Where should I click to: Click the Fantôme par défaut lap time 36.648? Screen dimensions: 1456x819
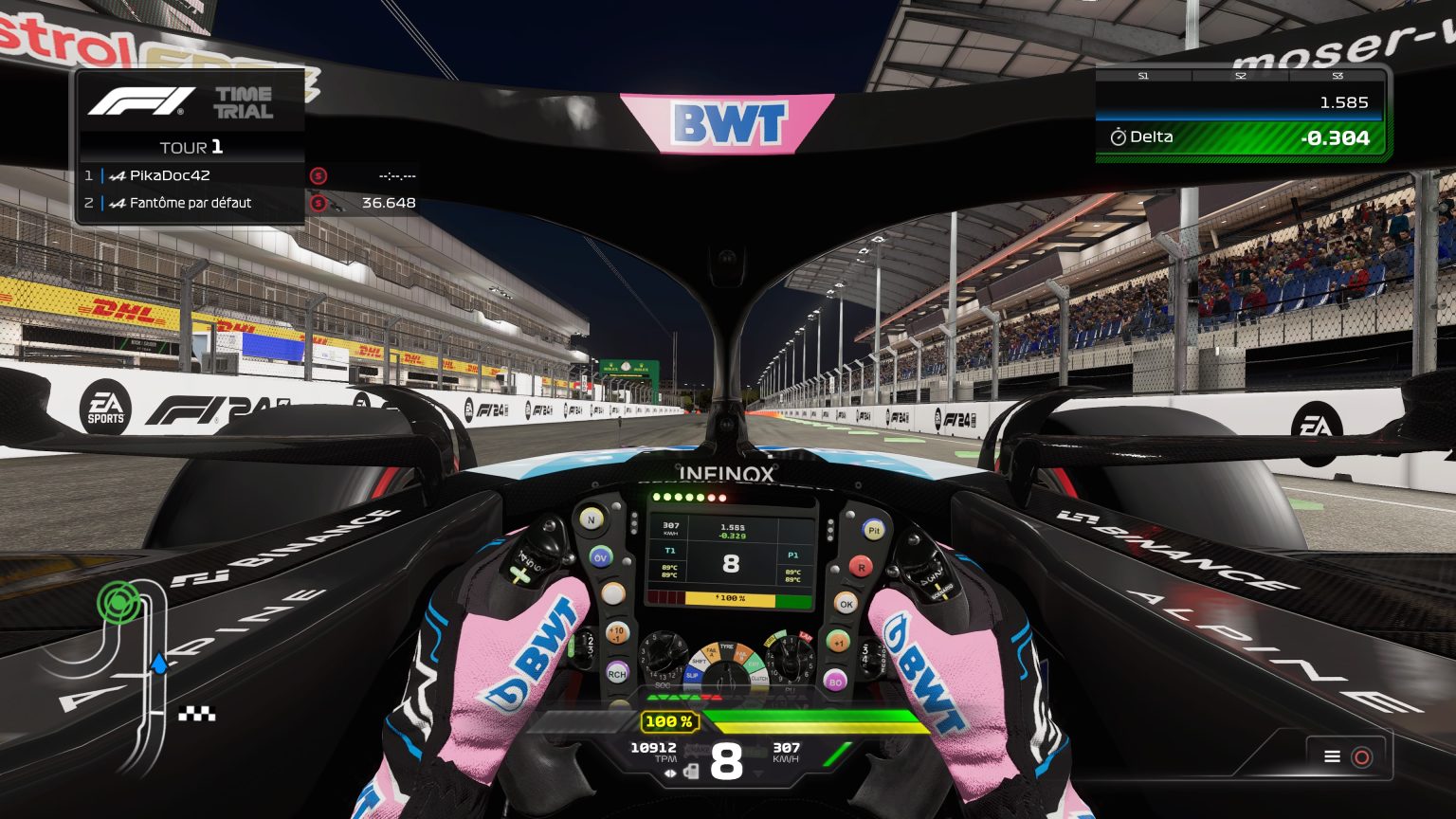[390, 203]
